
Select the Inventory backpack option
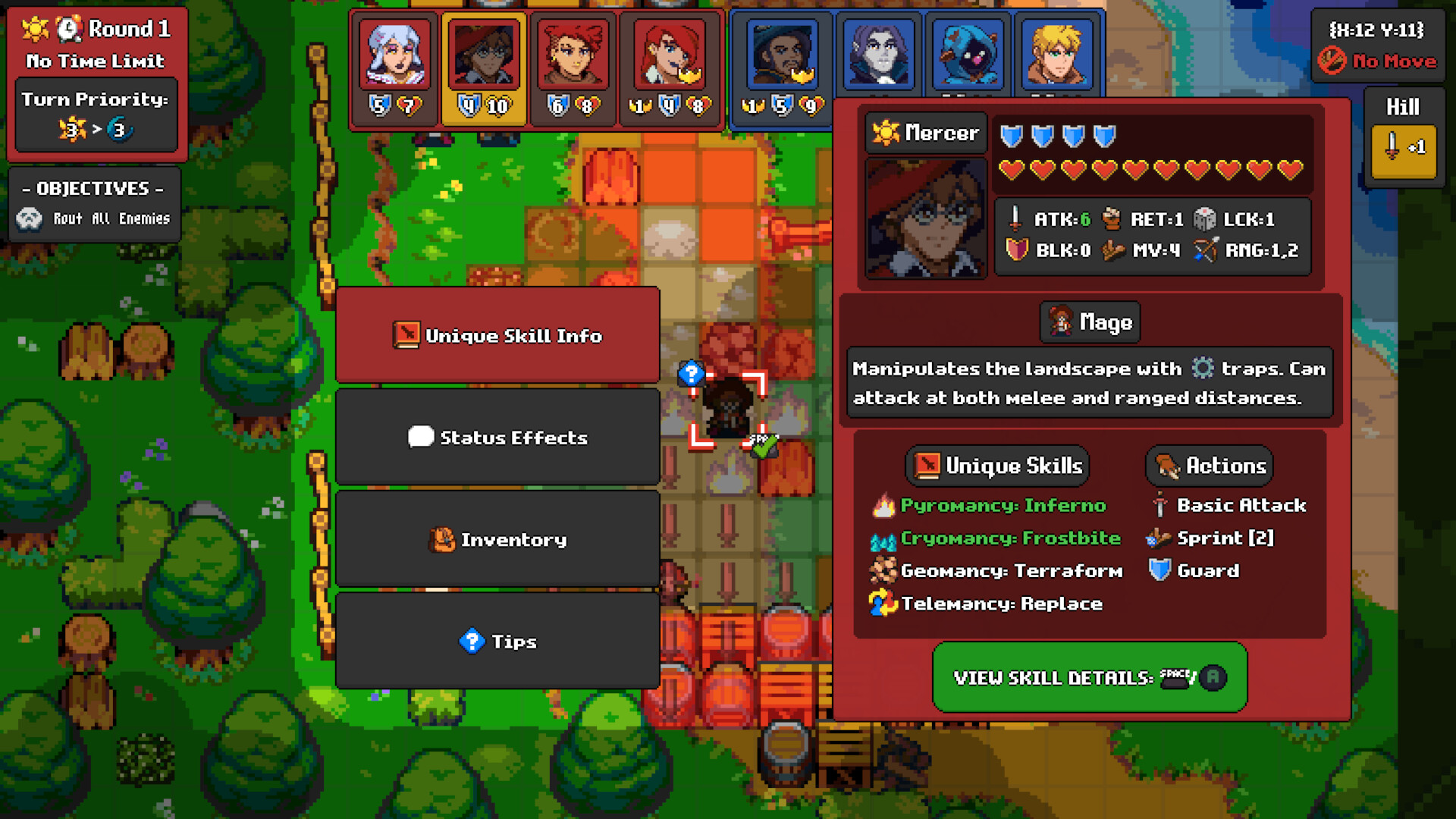(498, 539)
